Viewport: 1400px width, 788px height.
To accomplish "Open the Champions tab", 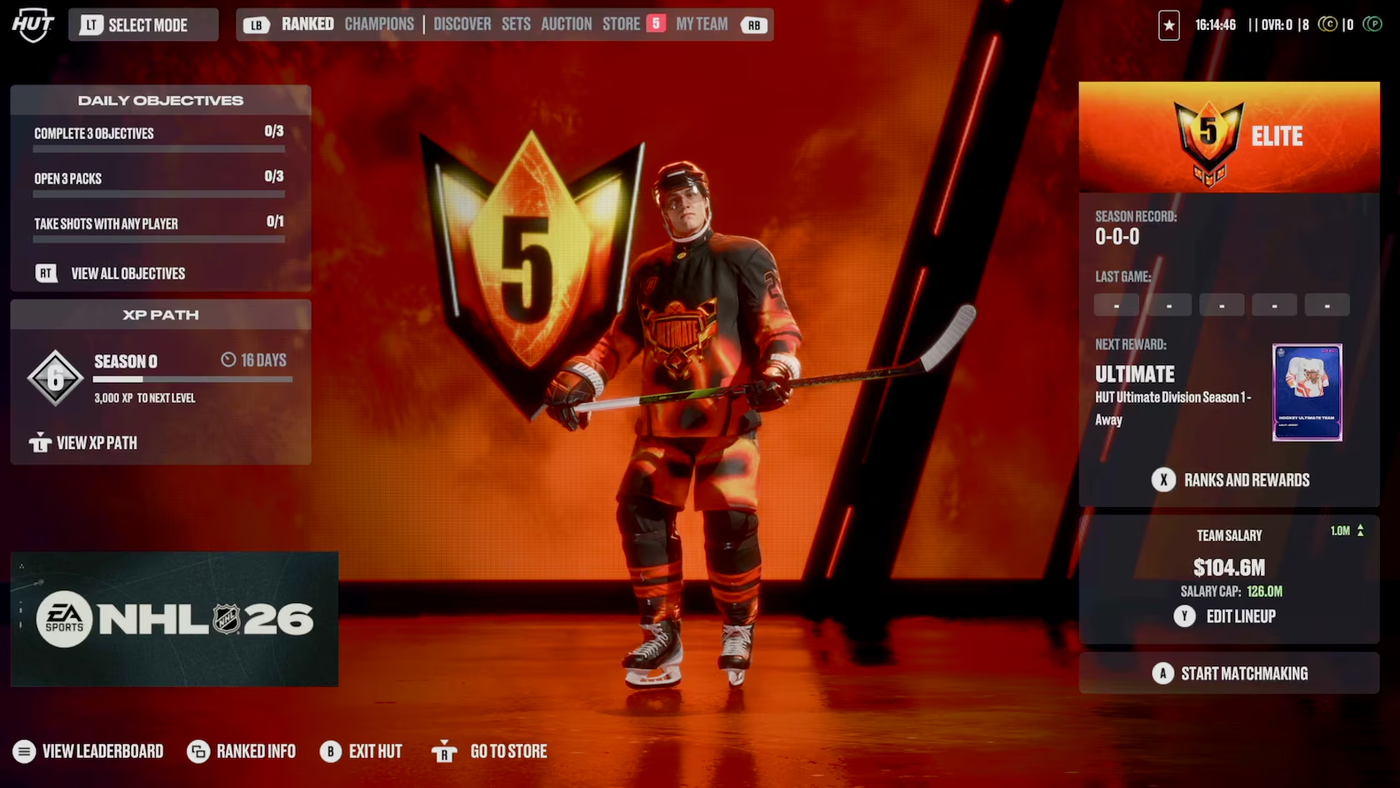I will 379,24.
